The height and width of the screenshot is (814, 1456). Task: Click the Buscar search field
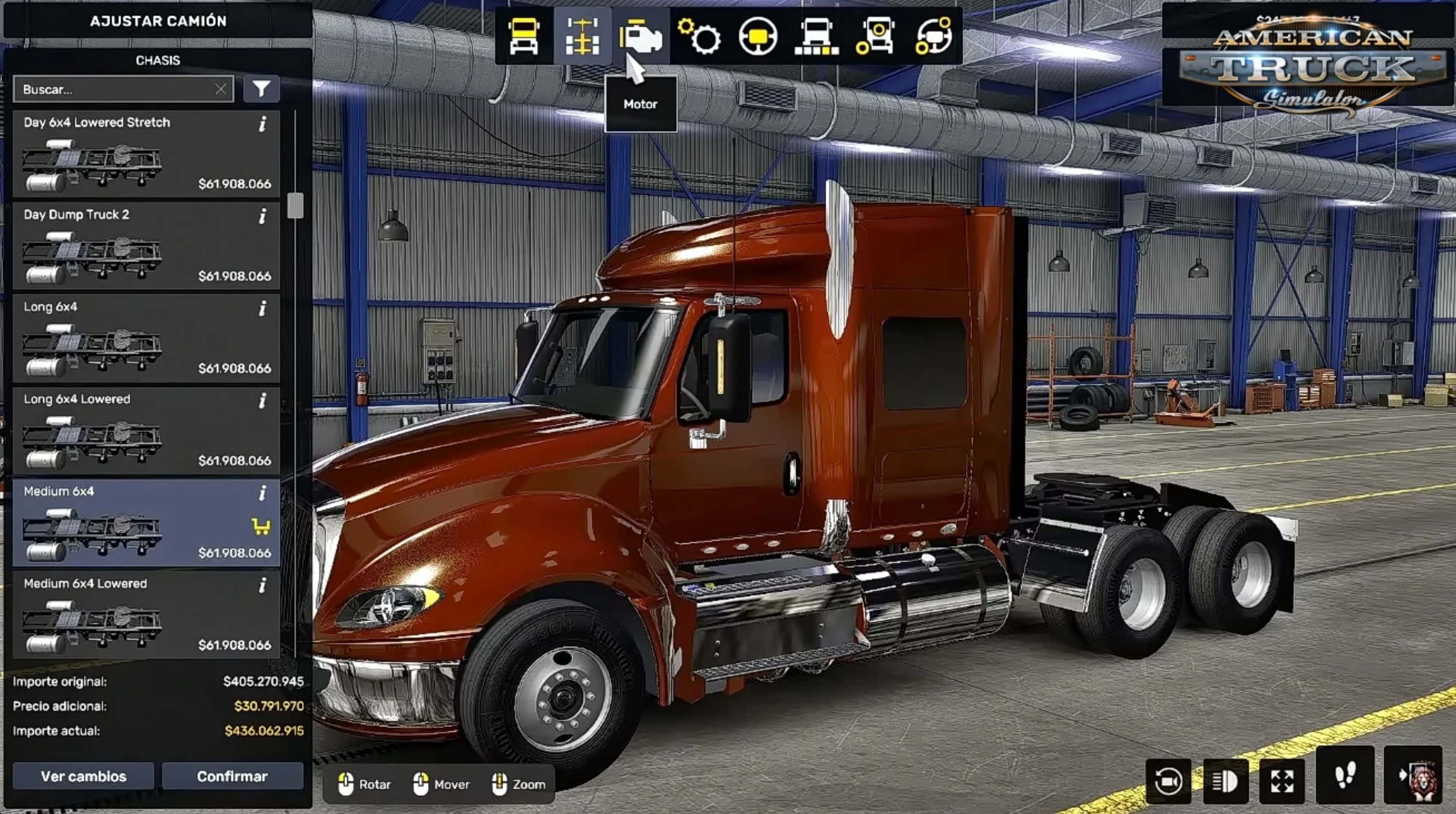click(x=113, y=89)
